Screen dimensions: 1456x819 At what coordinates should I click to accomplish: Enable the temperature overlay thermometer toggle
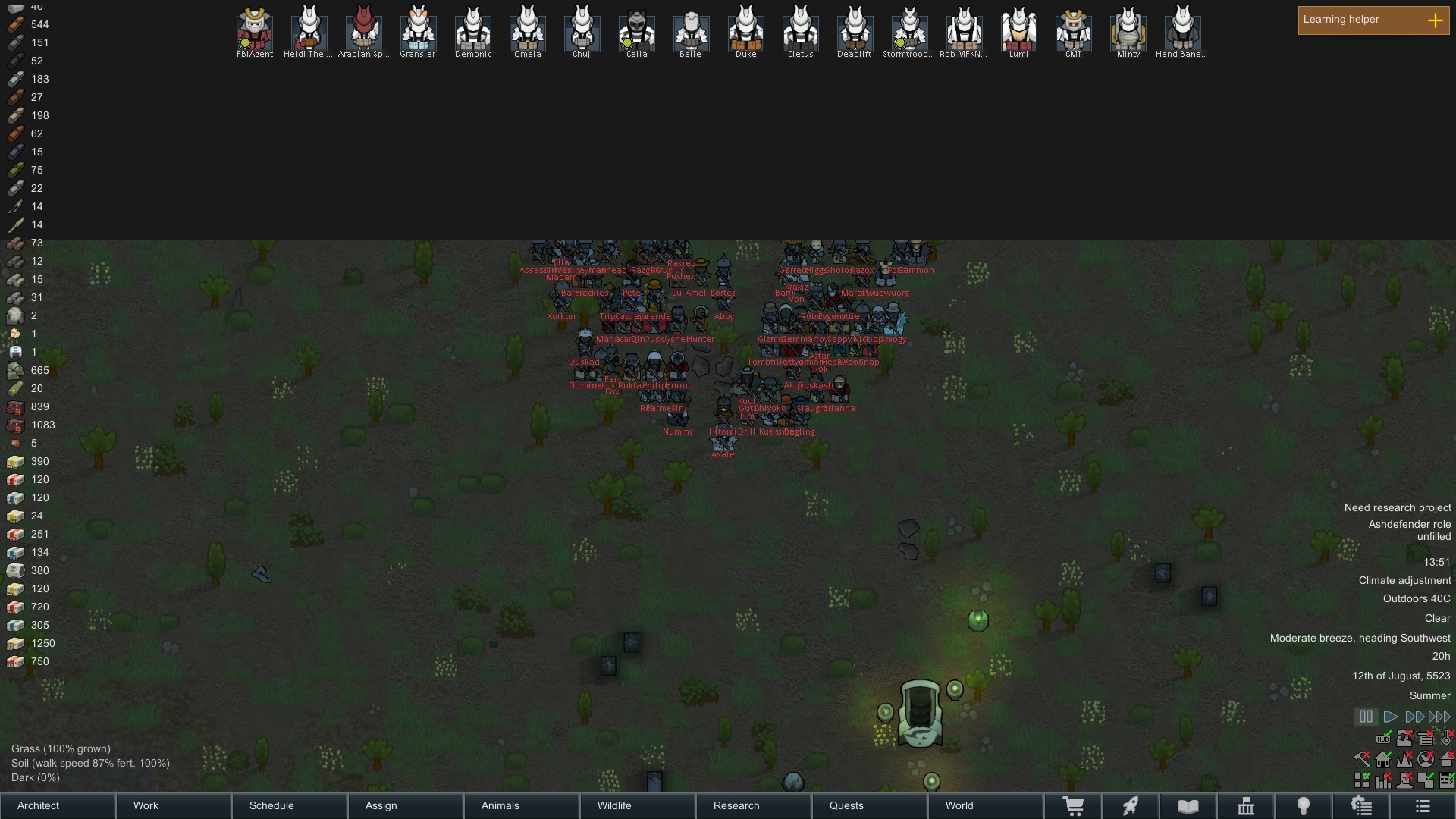[x=1445, y=738]
